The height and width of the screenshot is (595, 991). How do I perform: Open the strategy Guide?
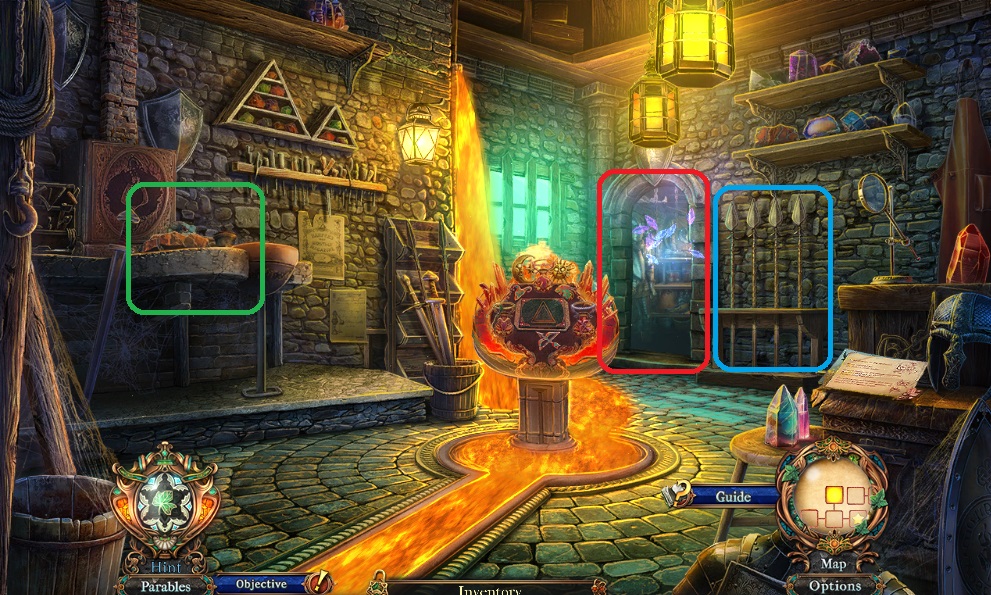tap(733, 496)
